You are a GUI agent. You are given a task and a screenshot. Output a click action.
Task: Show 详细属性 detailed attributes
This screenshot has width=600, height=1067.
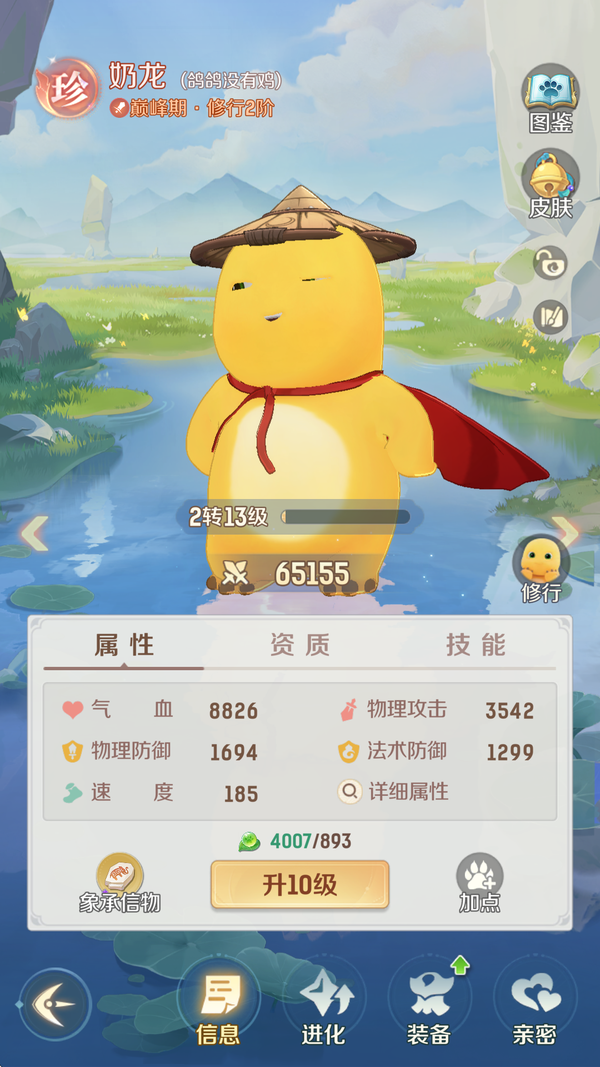(395, 792)
